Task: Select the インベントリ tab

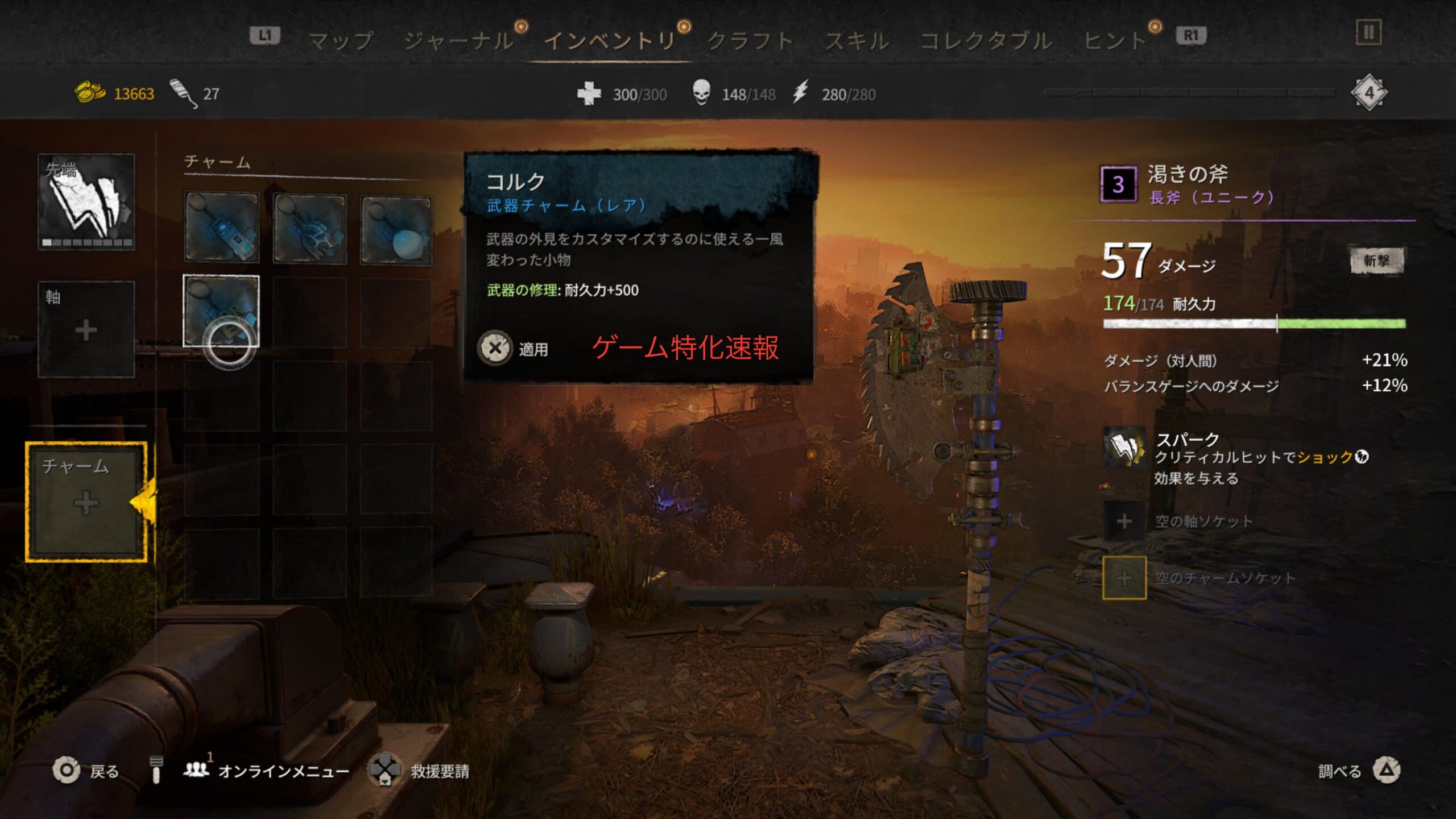Action: (610, 40)
